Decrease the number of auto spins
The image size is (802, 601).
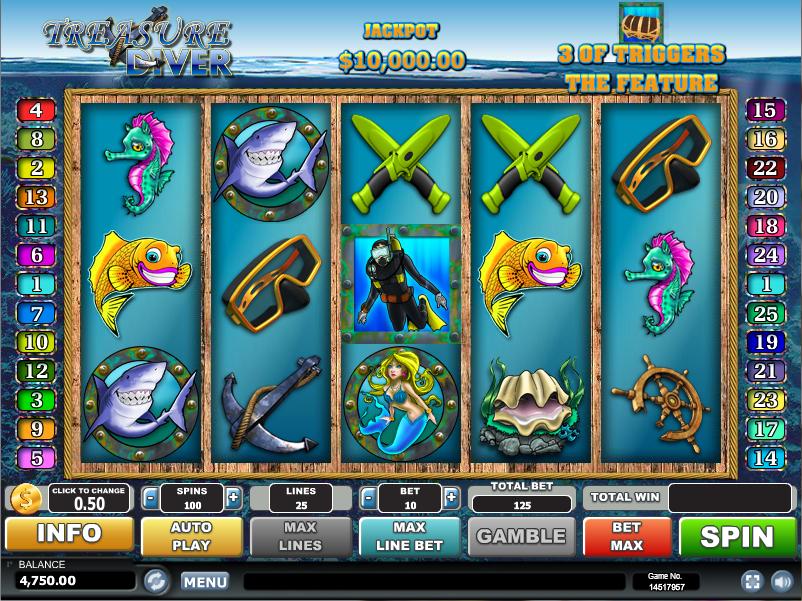point(150,497)
